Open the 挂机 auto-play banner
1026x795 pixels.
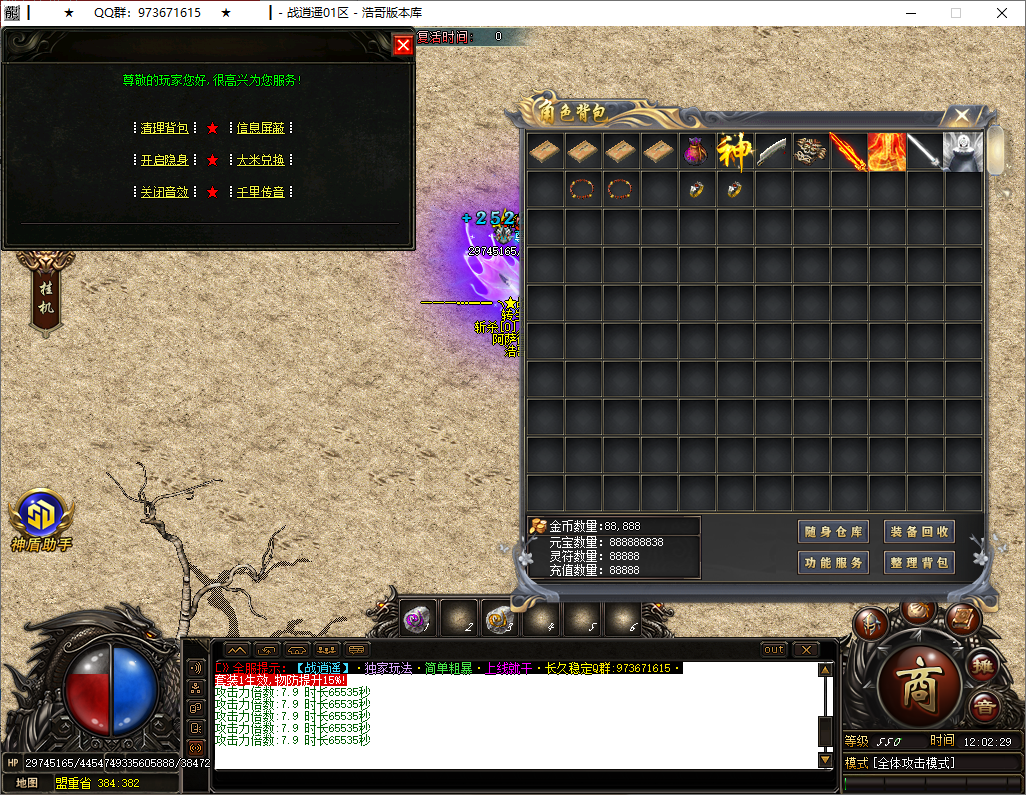click(45, 294)
